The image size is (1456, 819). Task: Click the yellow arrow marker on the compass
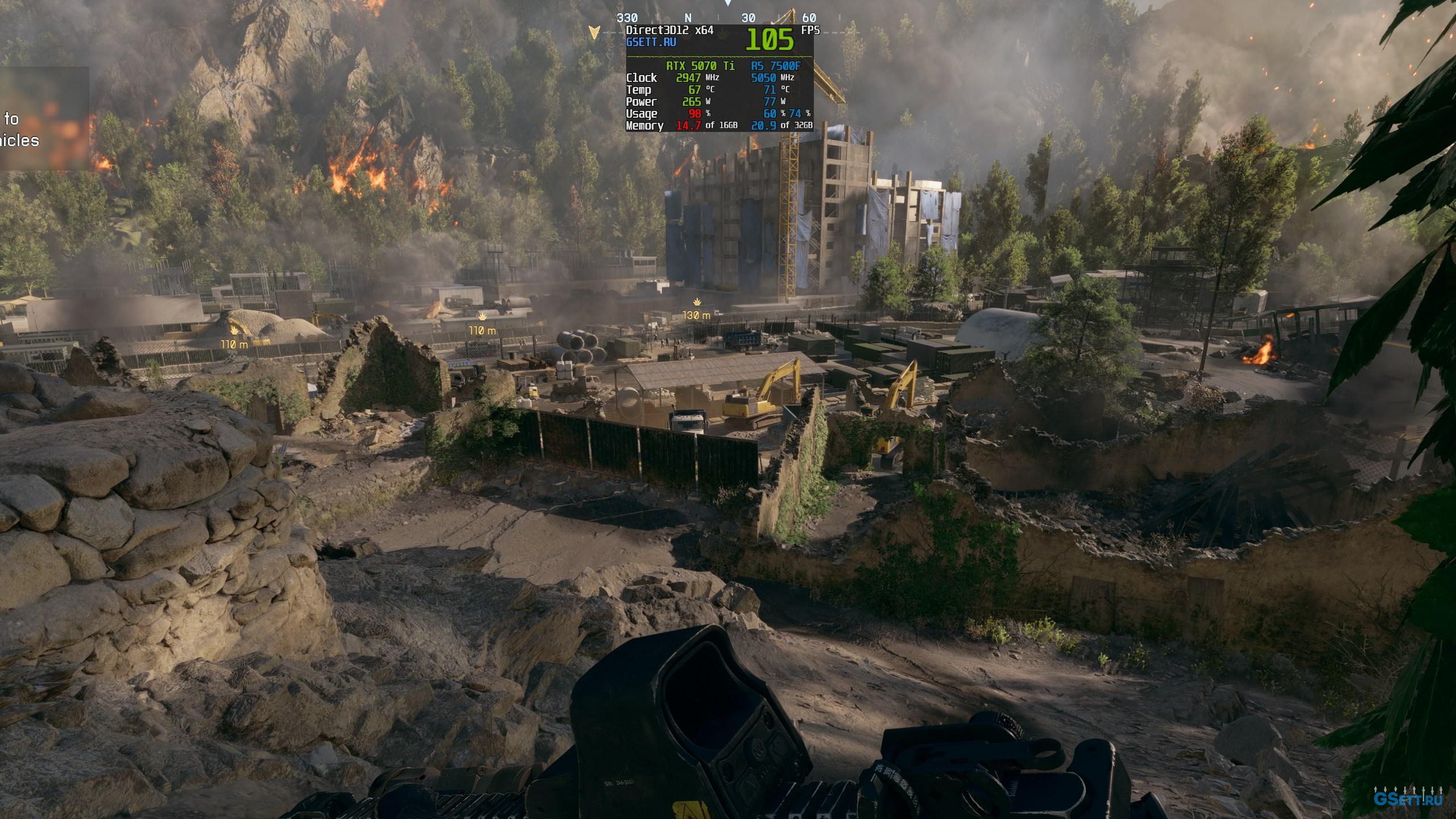[594, 32]
